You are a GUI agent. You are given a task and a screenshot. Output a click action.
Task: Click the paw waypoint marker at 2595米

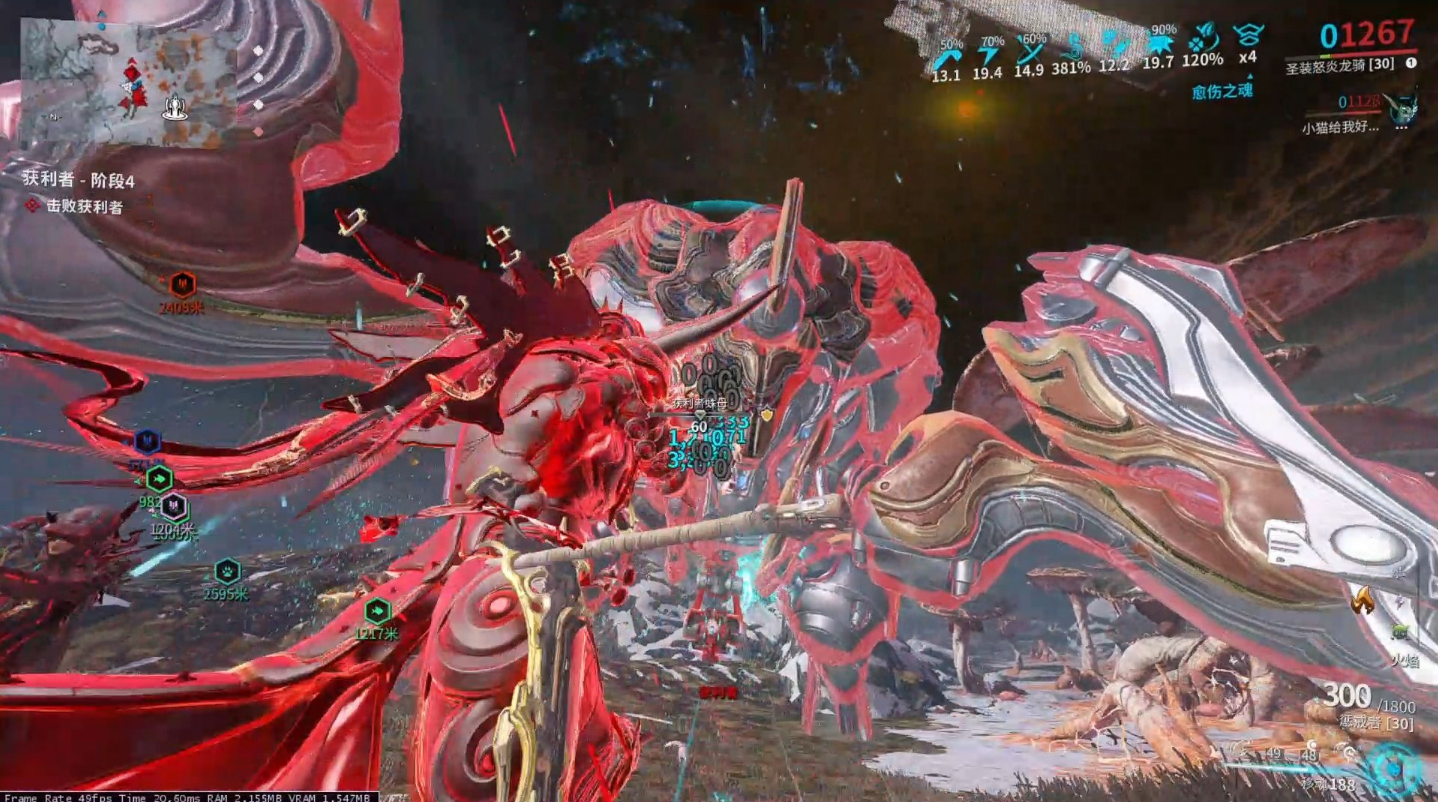(227, 571)
